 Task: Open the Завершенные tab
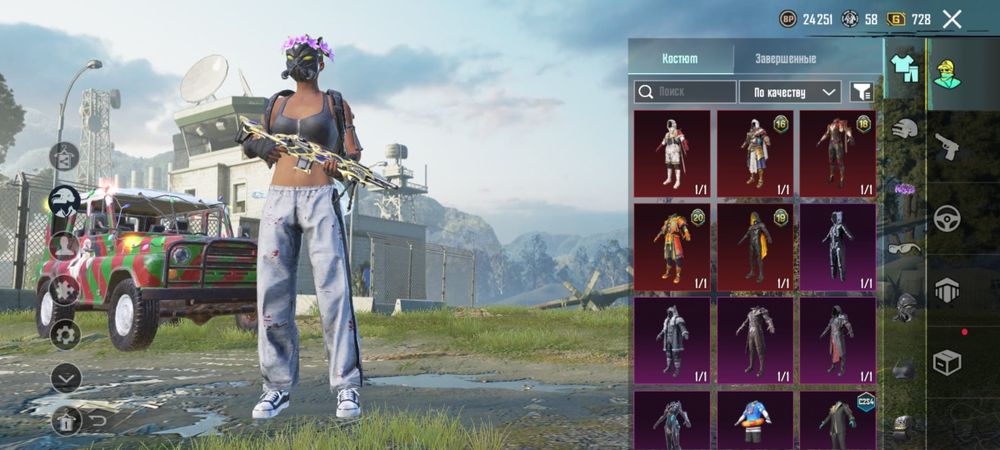pyautogui.click(x=783, y=59)
